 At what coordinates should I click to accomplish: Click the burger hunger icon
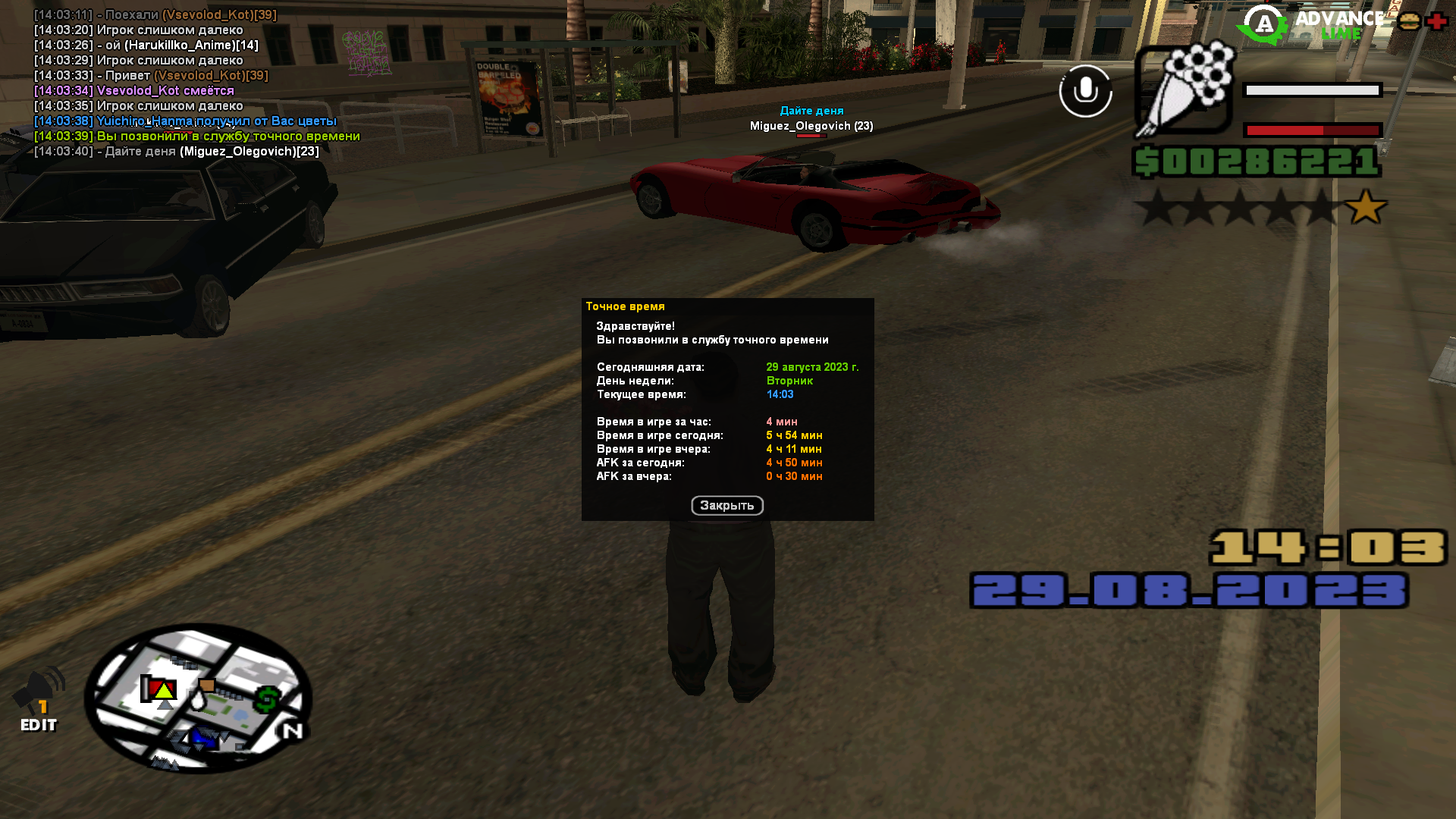coord(1409,21)
